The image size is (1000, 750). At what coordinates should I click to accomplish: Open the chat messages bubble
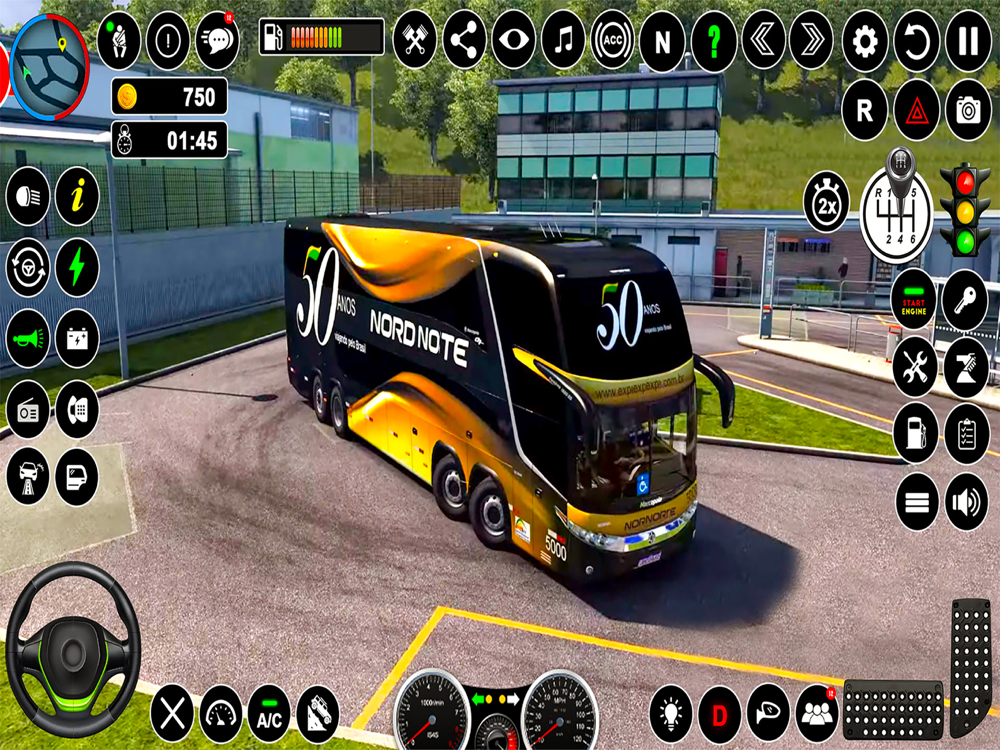click(217, 40)
